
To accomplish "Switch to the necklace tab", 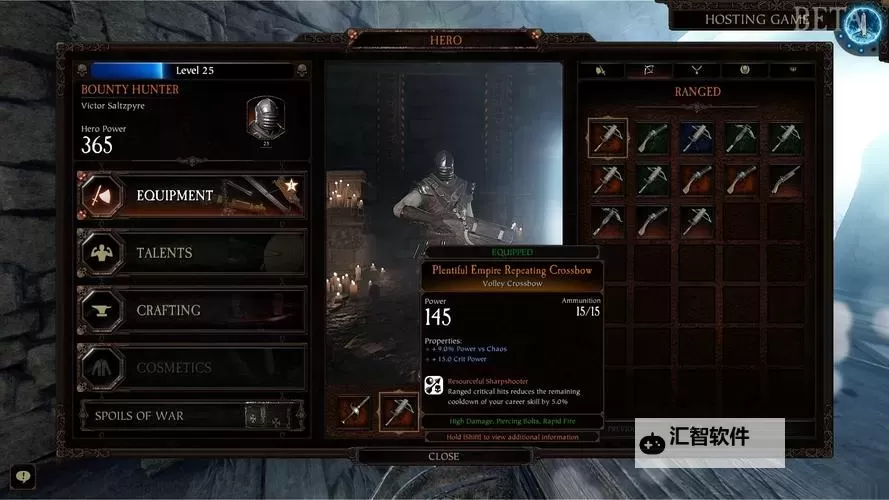I will point(698,70).
